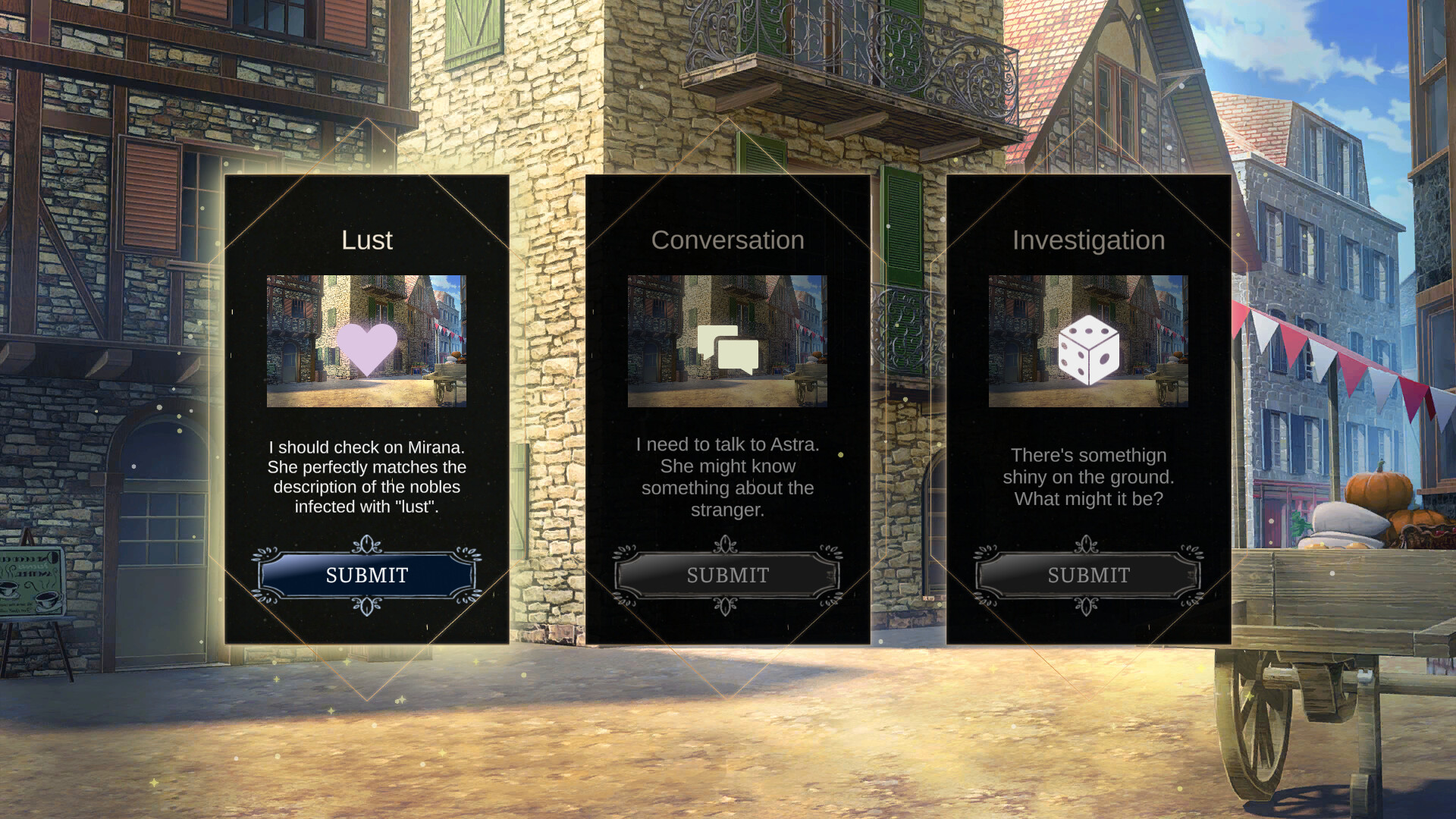Select the town image on the Investigation card
Screen dimensions: 1456x819
pyautogui.click(x=1090, y=341)
